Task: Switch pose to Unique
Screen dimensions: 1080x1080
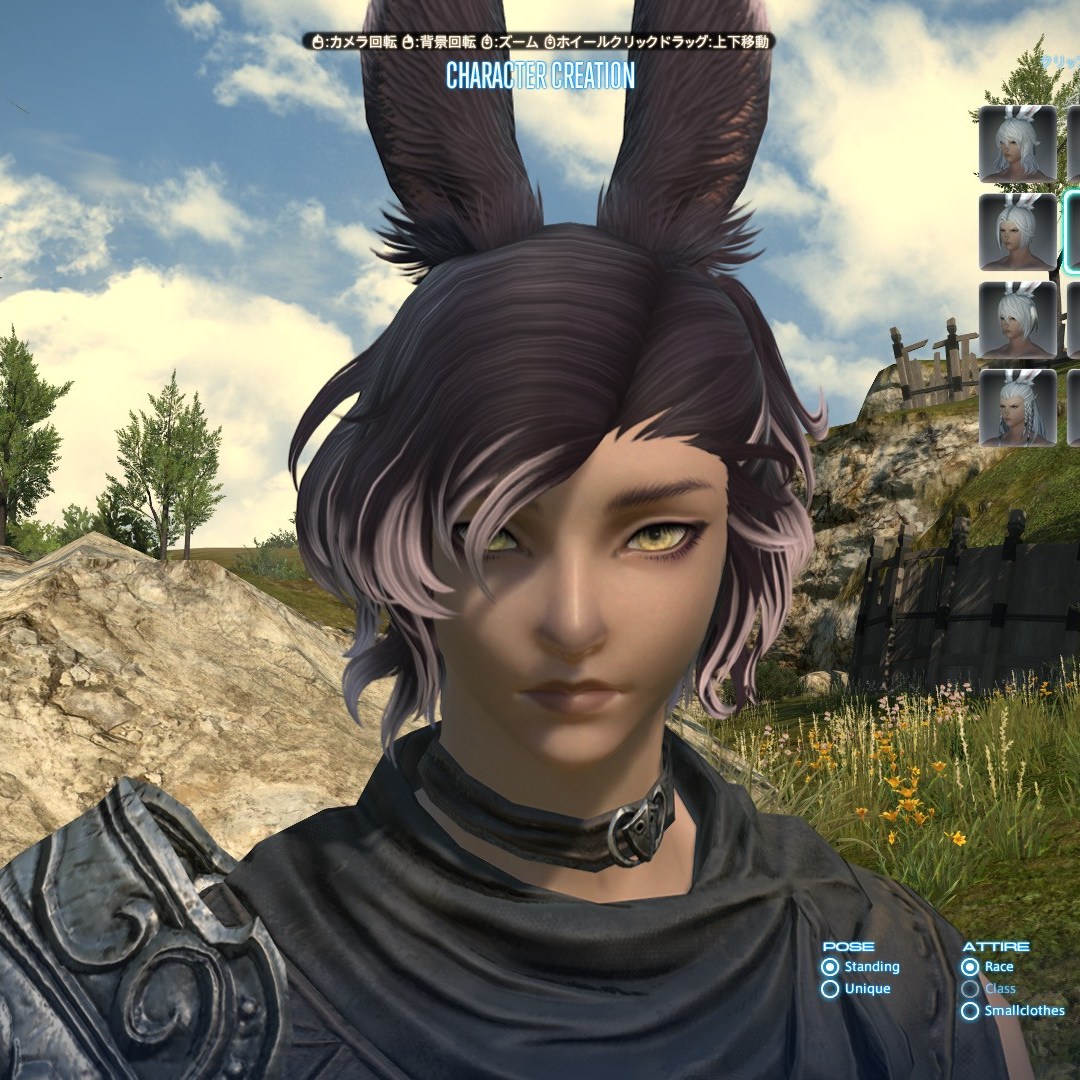Action: (830, 989)
